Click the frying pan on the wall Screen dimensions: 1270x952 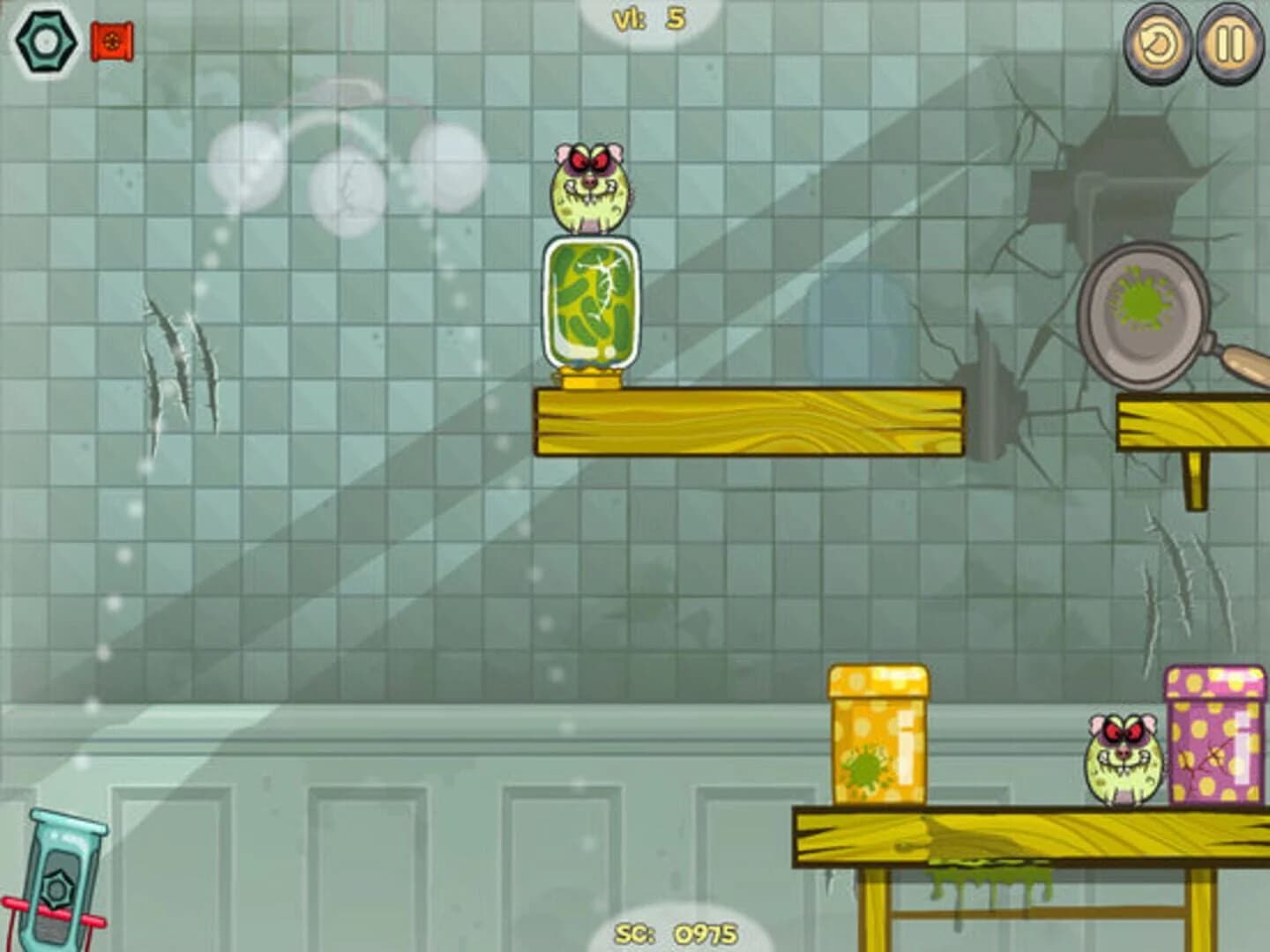pos(1147,313)
